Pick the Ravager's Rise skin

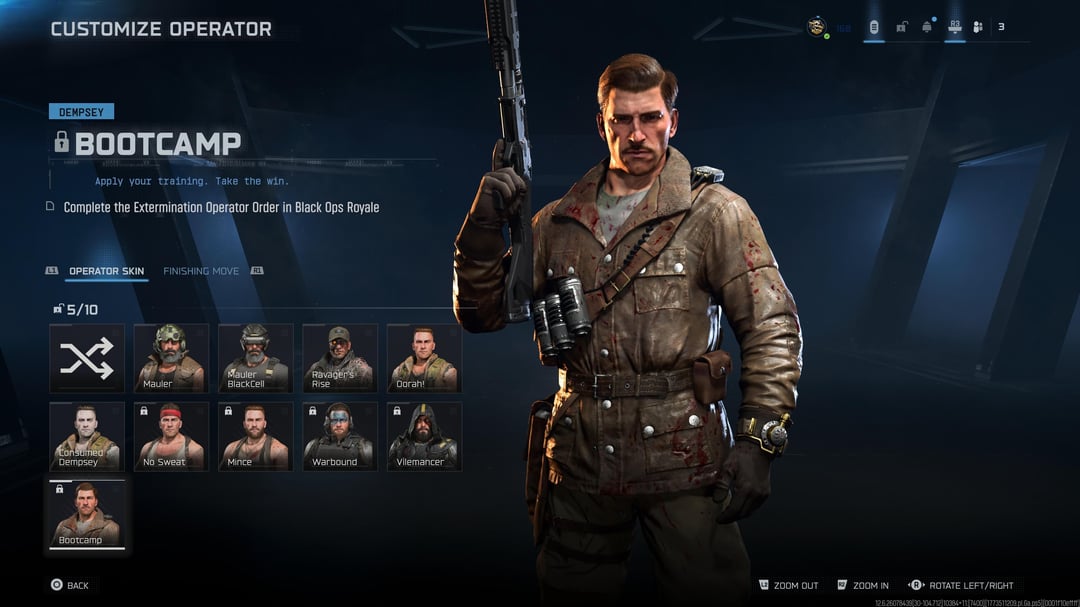pos(340,357)
